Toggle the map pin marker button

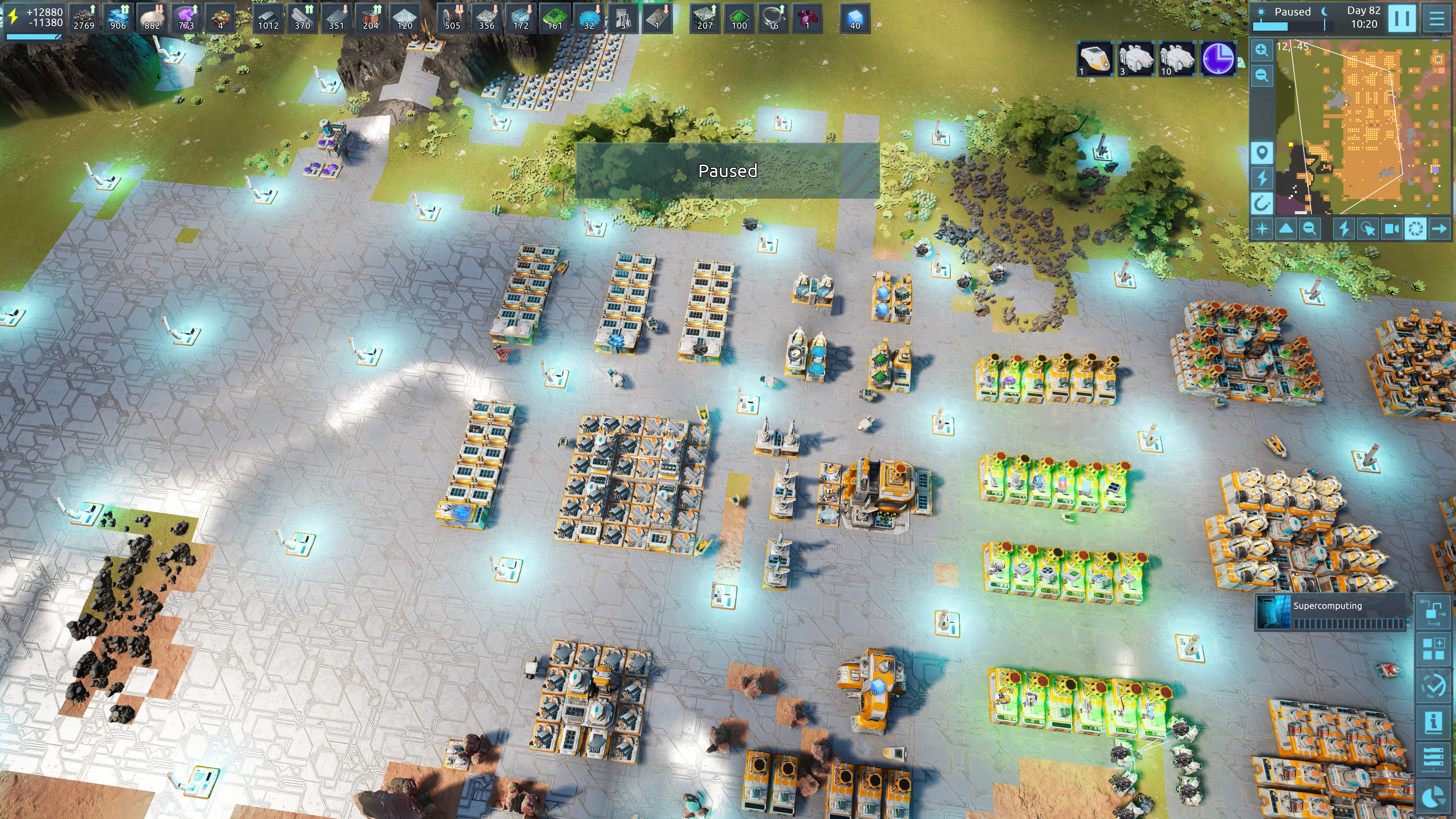point(1261,152)
